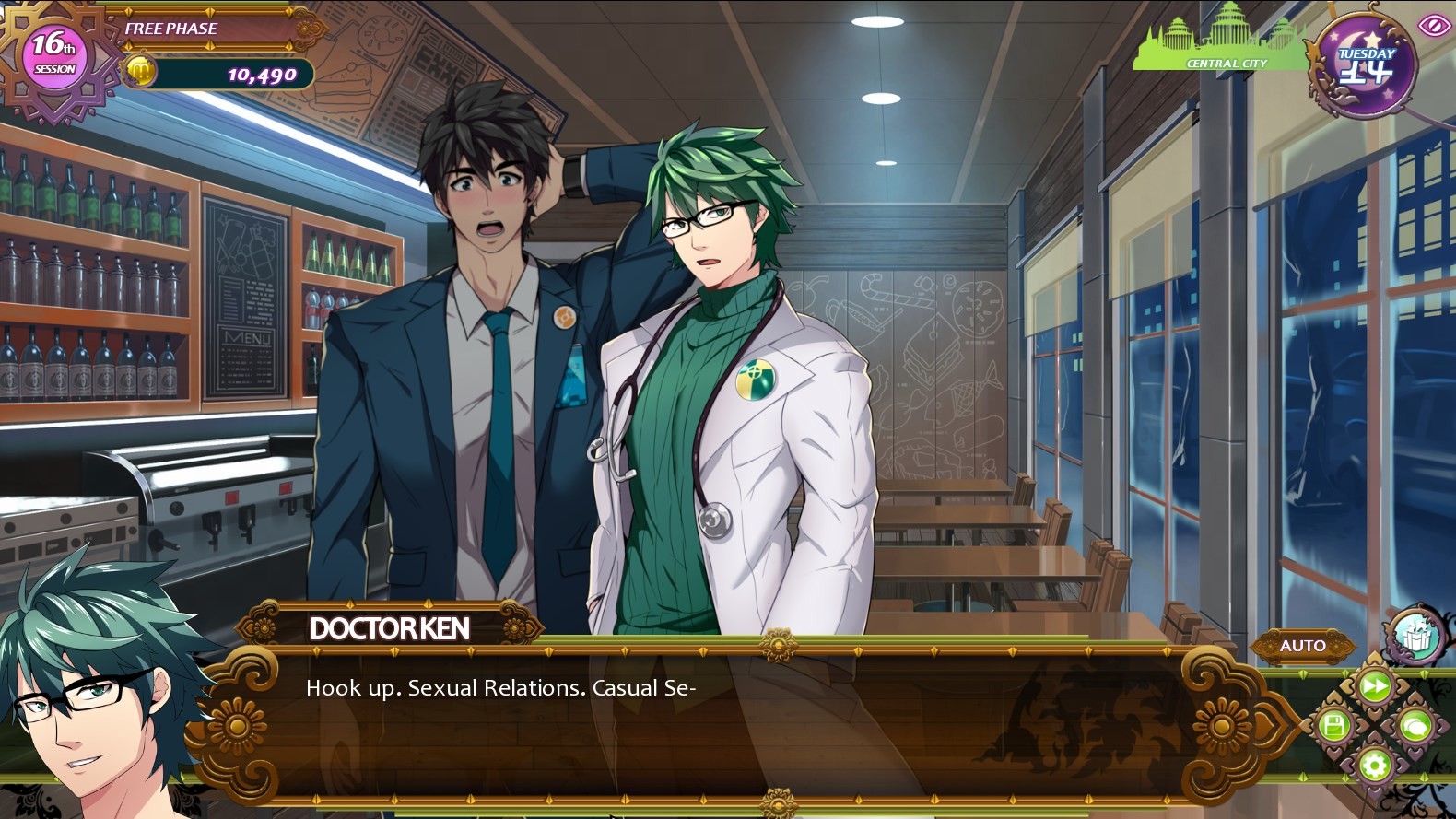This screenshot has height=819, width=1456.
Task: Enable AUTO text playback mode
Action: coord(1303,646)
